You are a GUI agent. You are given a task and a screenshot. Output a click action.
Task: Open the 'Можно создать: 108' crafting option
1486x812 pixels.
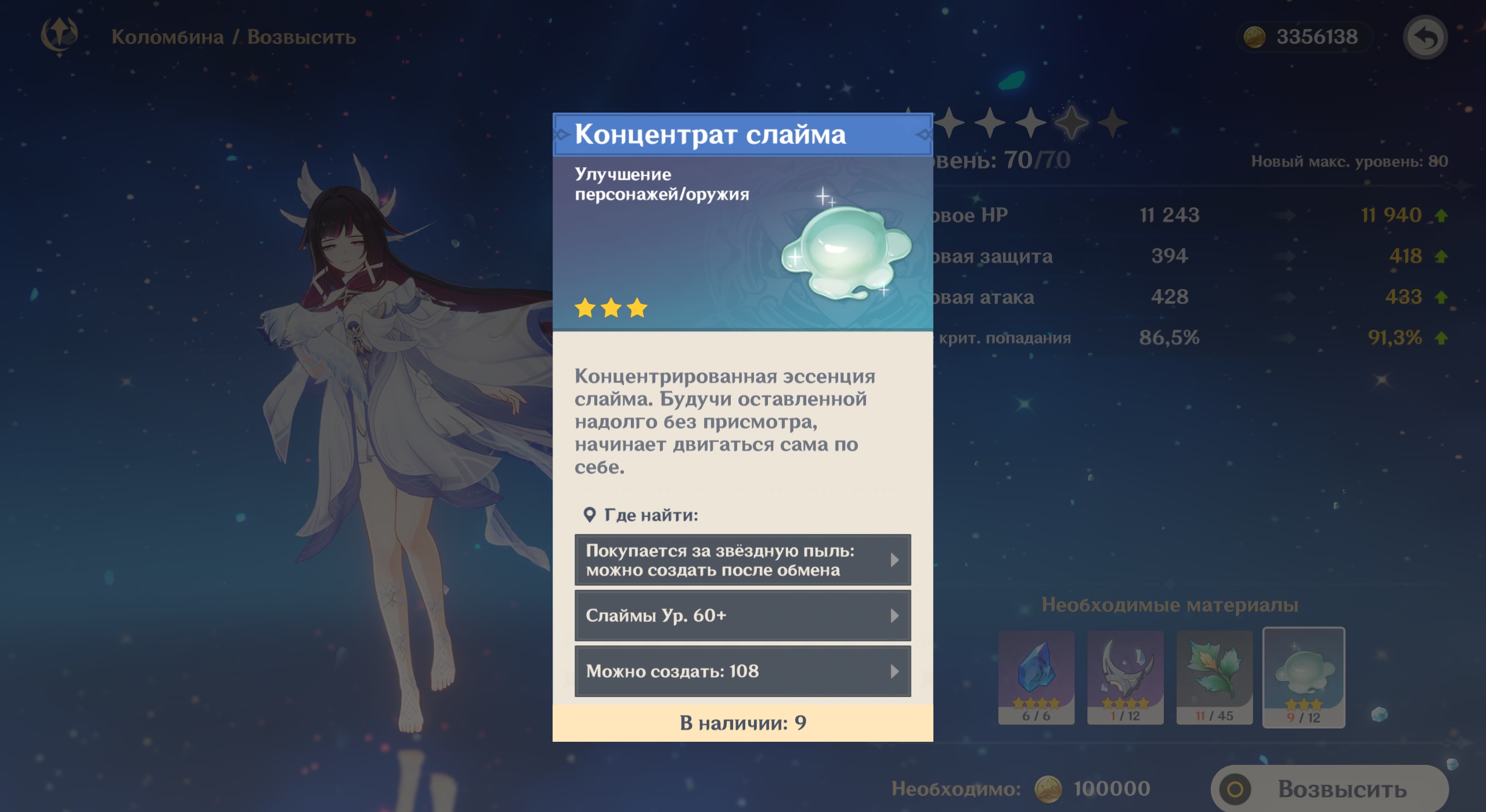742,671
